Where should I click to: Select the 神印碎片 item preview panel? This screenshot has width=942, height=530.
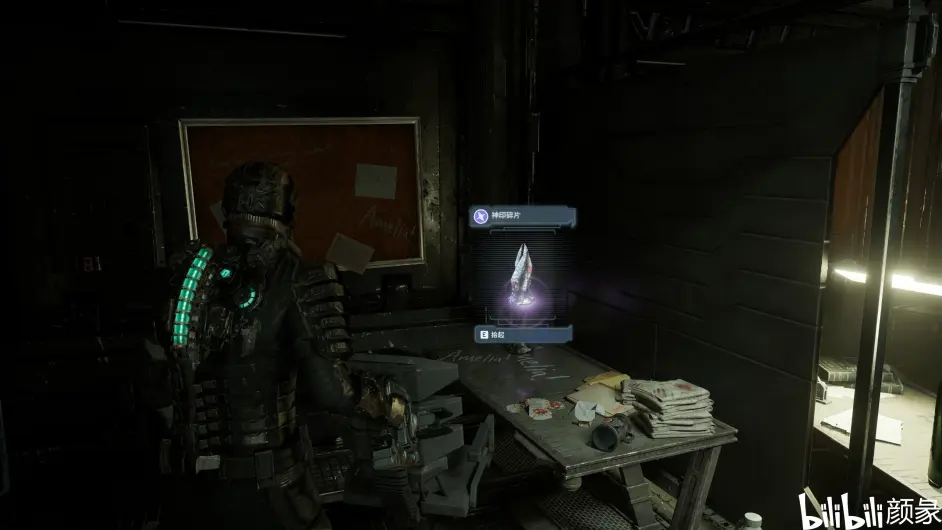523,274
